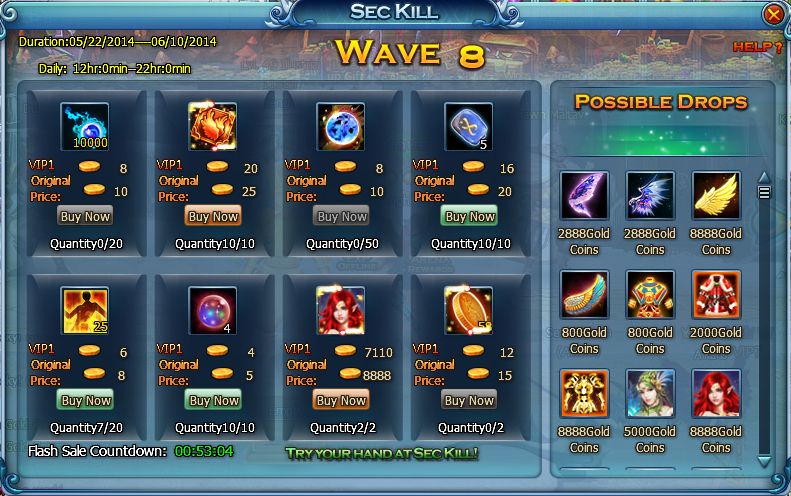Click Buy Now for the purple orb
This screenshot has width=791, height=496.
pos(212,400)
